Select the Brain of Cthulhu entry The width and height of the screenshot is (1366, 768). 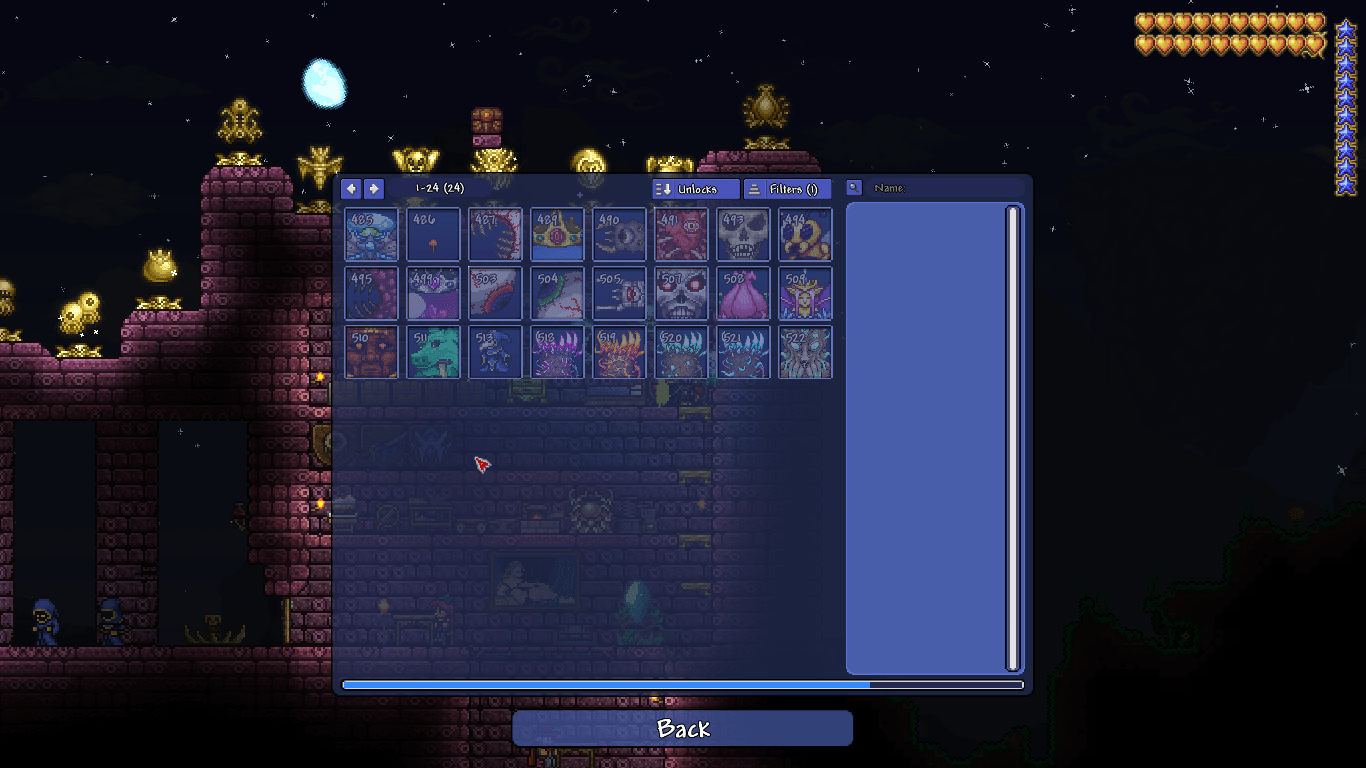[x=681, y=234]
